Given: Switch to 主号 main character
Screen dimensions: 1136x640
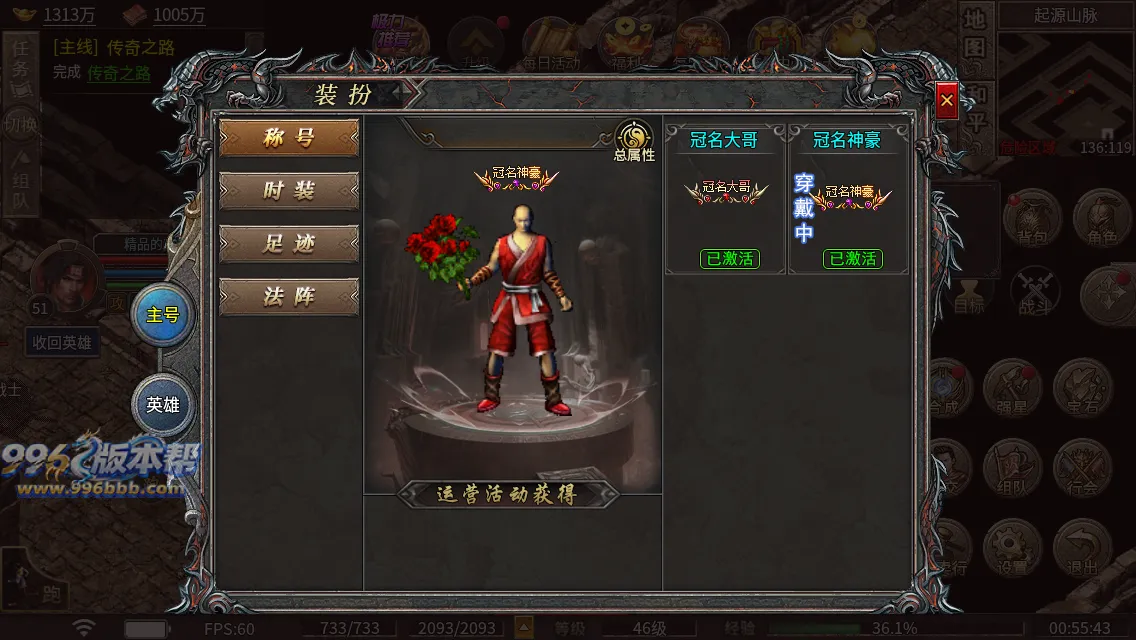Looking at the screenshot, I should (163, 315).
